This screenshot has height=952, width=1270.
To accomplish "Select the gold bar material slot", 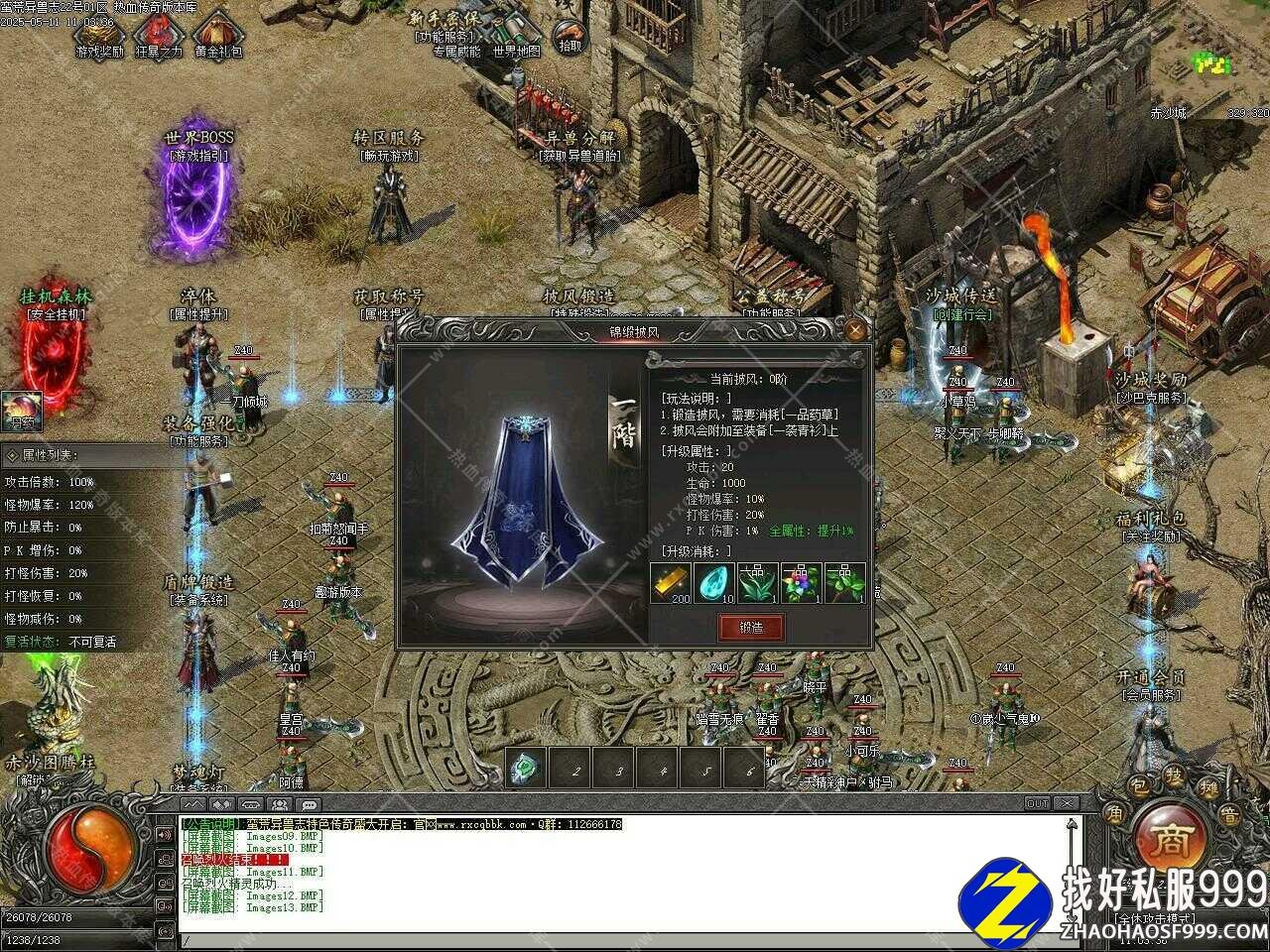I will pyautogui.click(x=671, y=583).
